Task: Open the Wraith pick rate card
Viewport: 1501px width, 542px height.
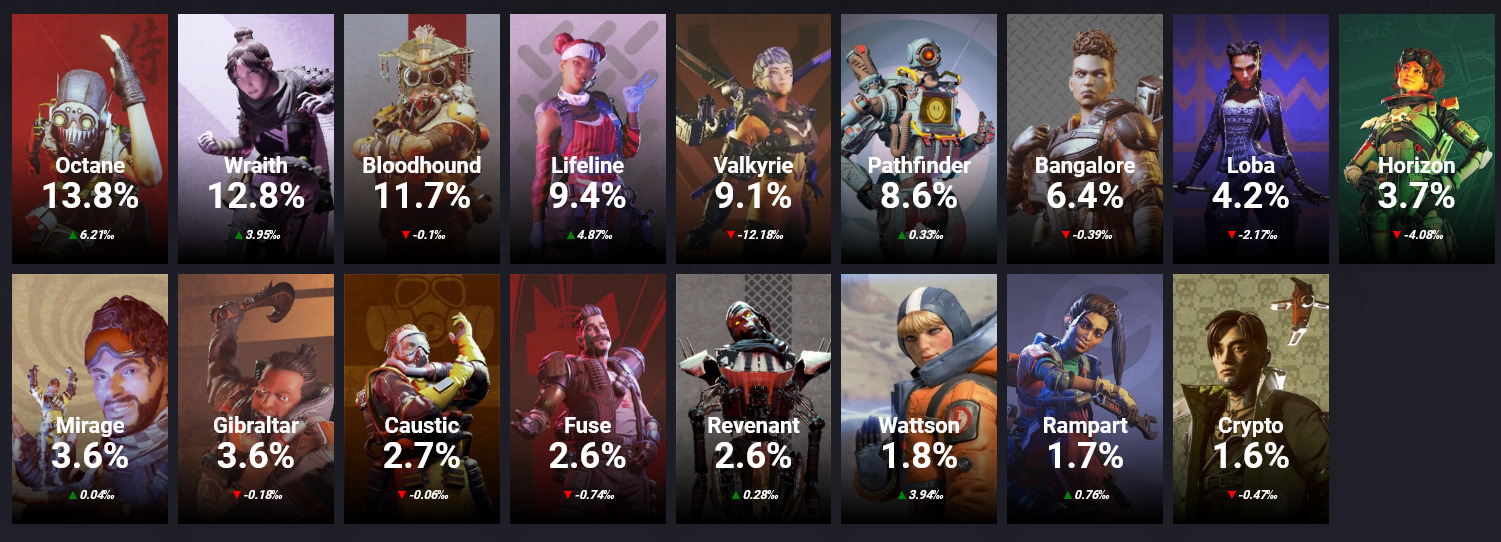Action: tap(255, 138)
